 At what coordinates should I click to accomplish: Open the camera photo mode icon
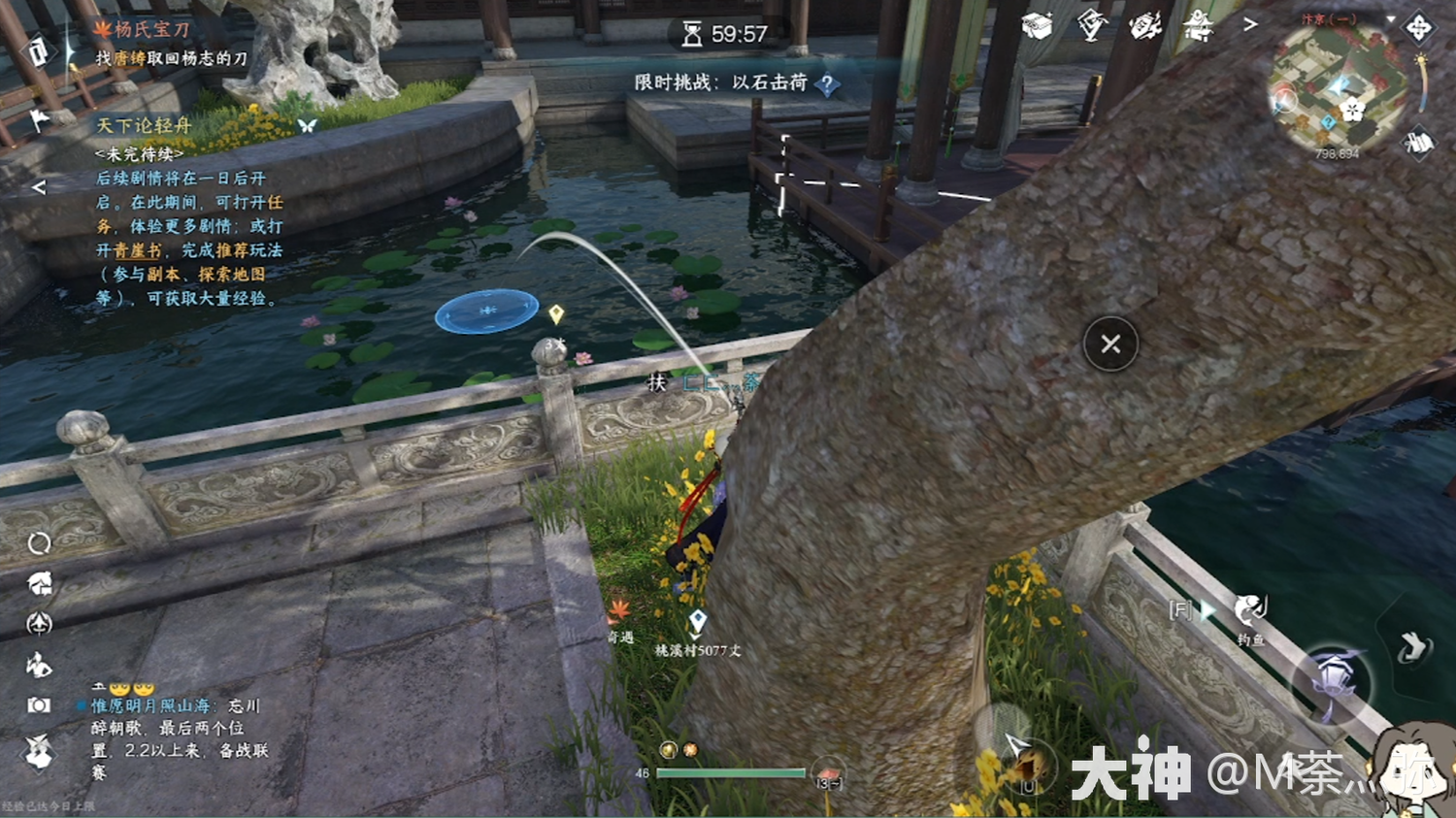[x=39, y=705]
